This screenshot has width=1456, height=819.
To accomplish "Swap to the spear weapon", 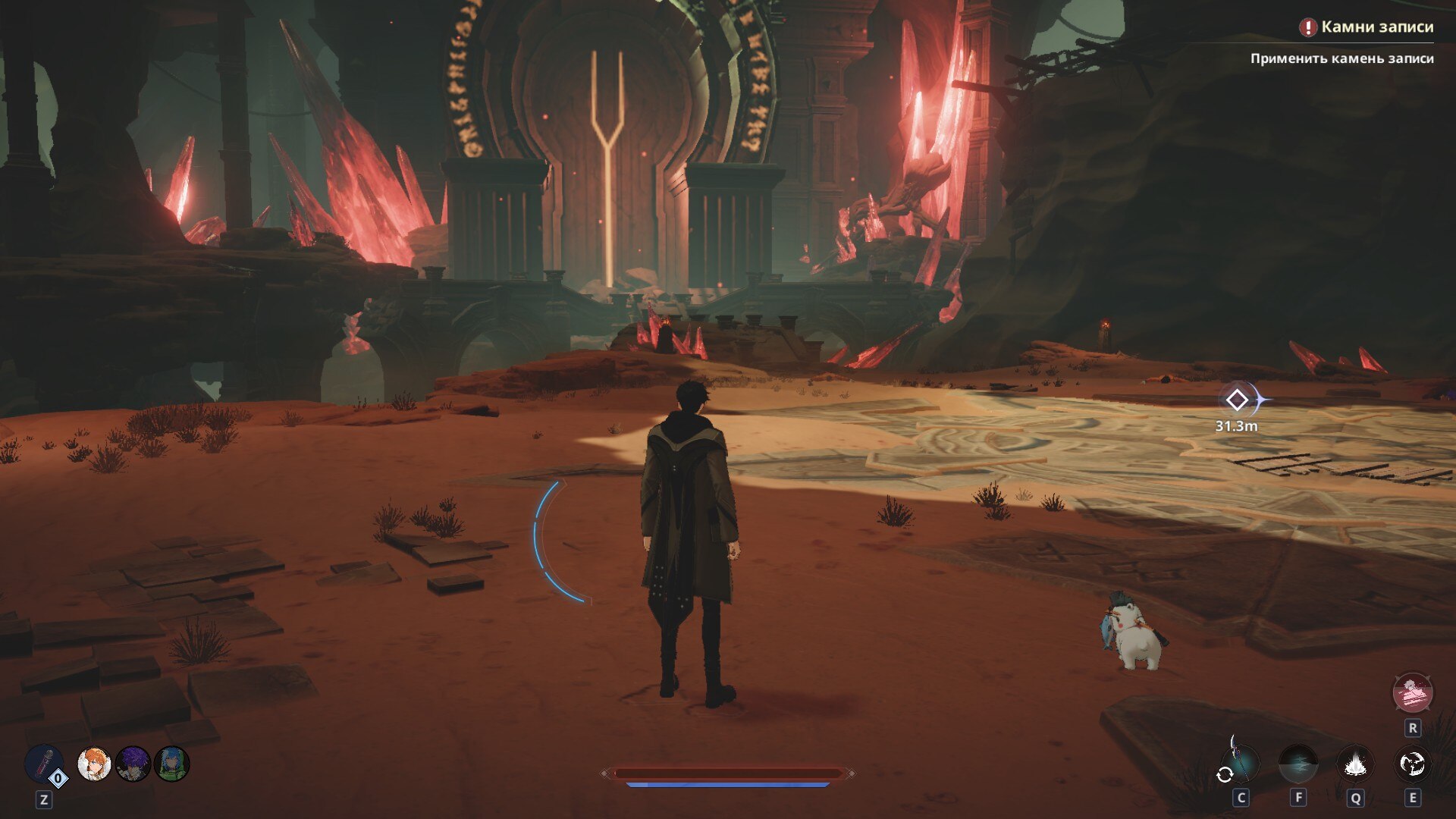I will pos(1239,763).
